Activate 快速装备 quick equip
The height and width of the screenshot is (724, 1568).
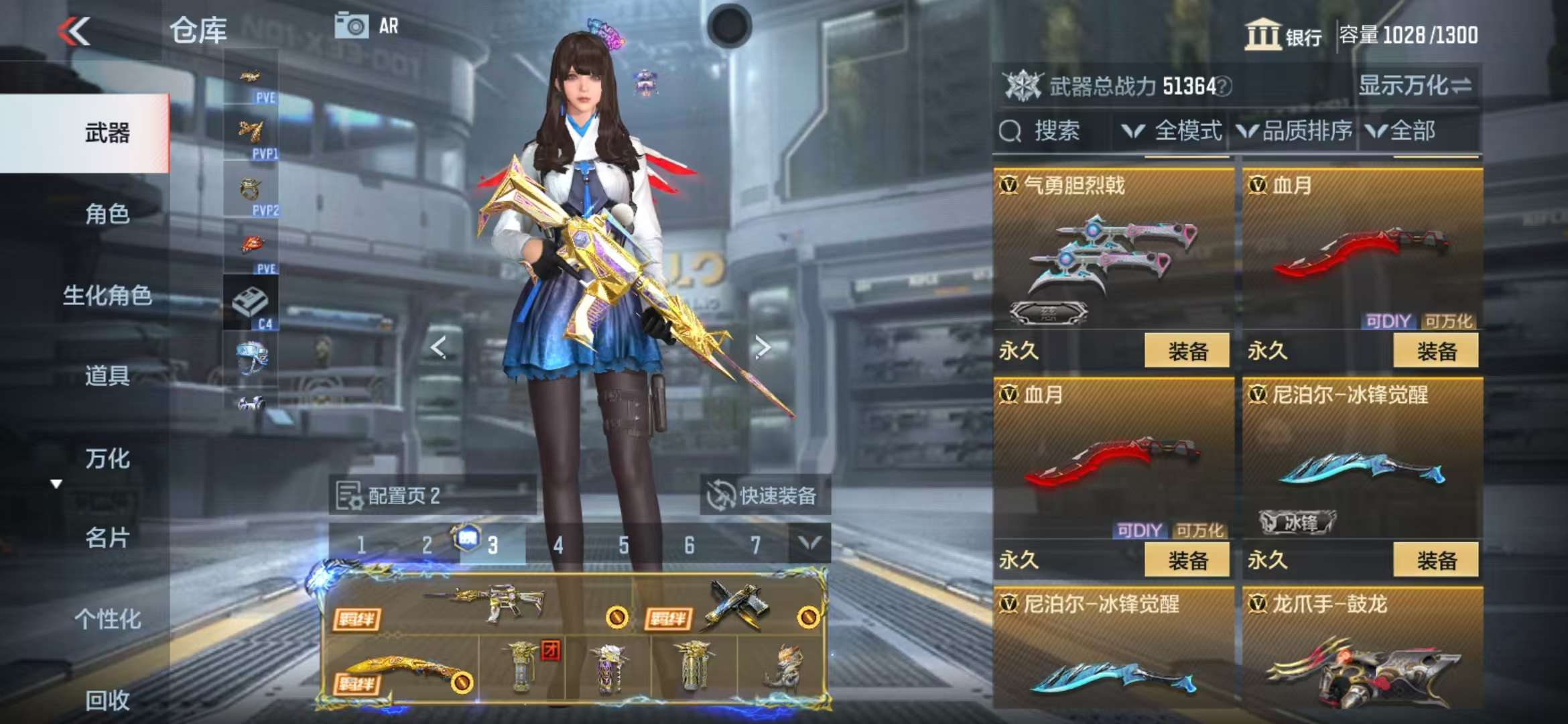[x=765, y=496]
